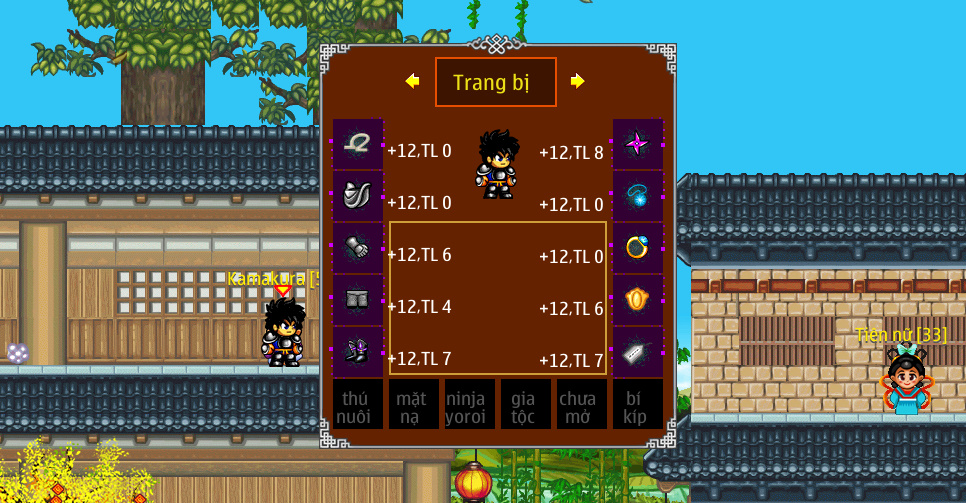The image size is (966, 503).
Task: Select the pants equipment slot
Action: (x=357, y=300)
